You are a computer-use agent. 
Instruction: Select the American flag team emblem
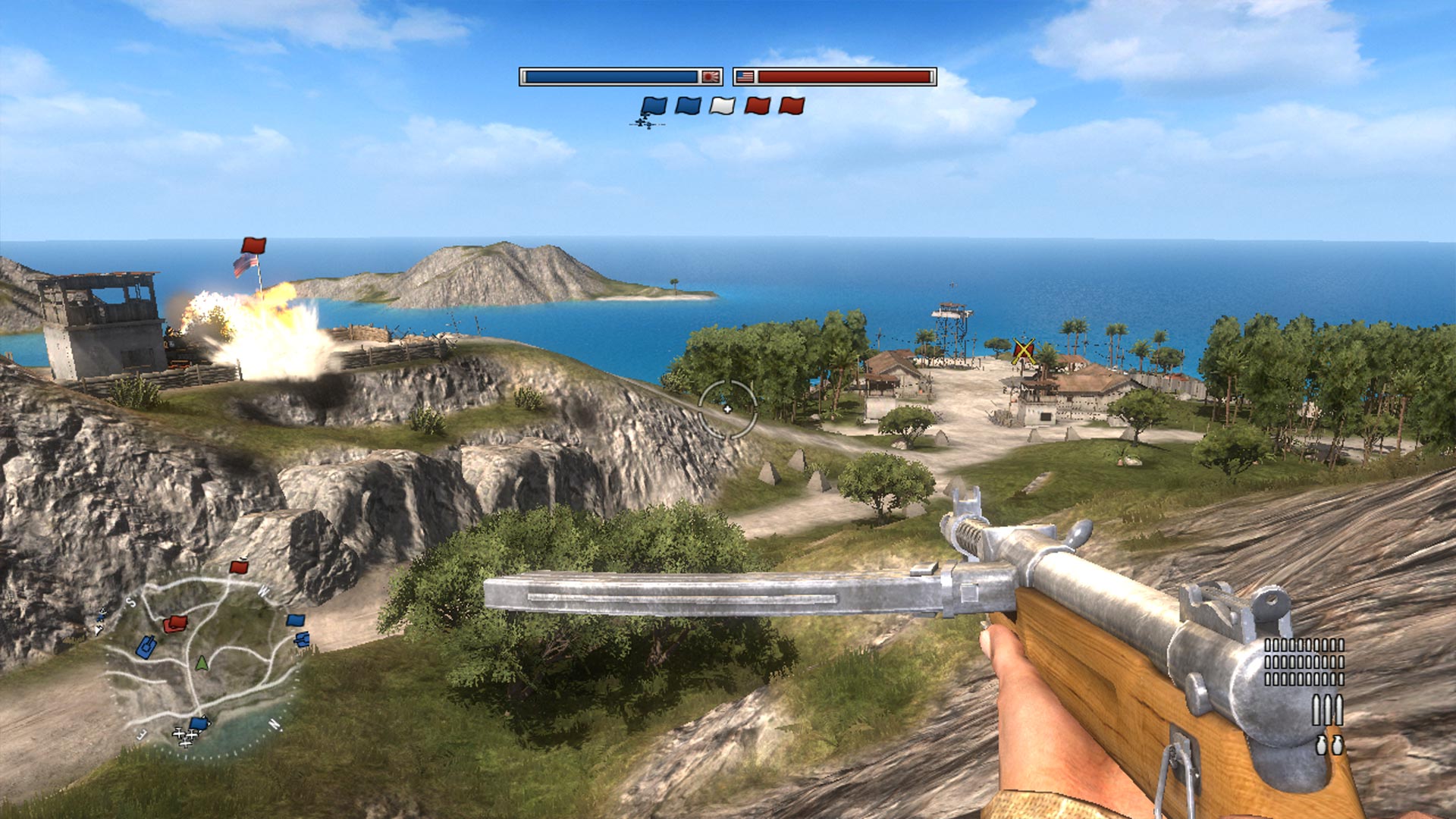745,77
